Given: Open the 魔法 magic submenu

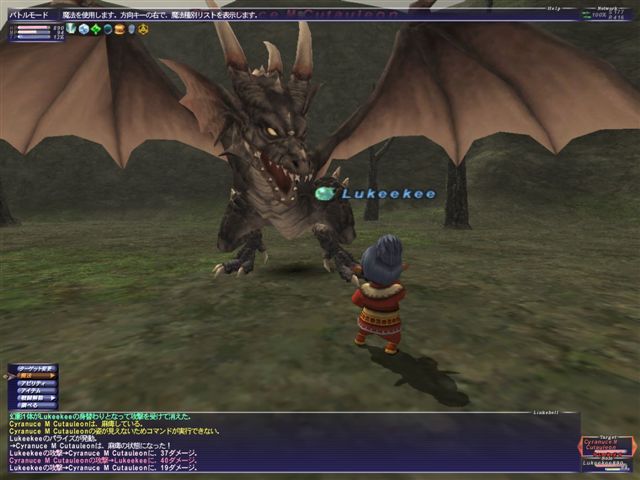Looking at the screenshot, I should click(33, 376).
